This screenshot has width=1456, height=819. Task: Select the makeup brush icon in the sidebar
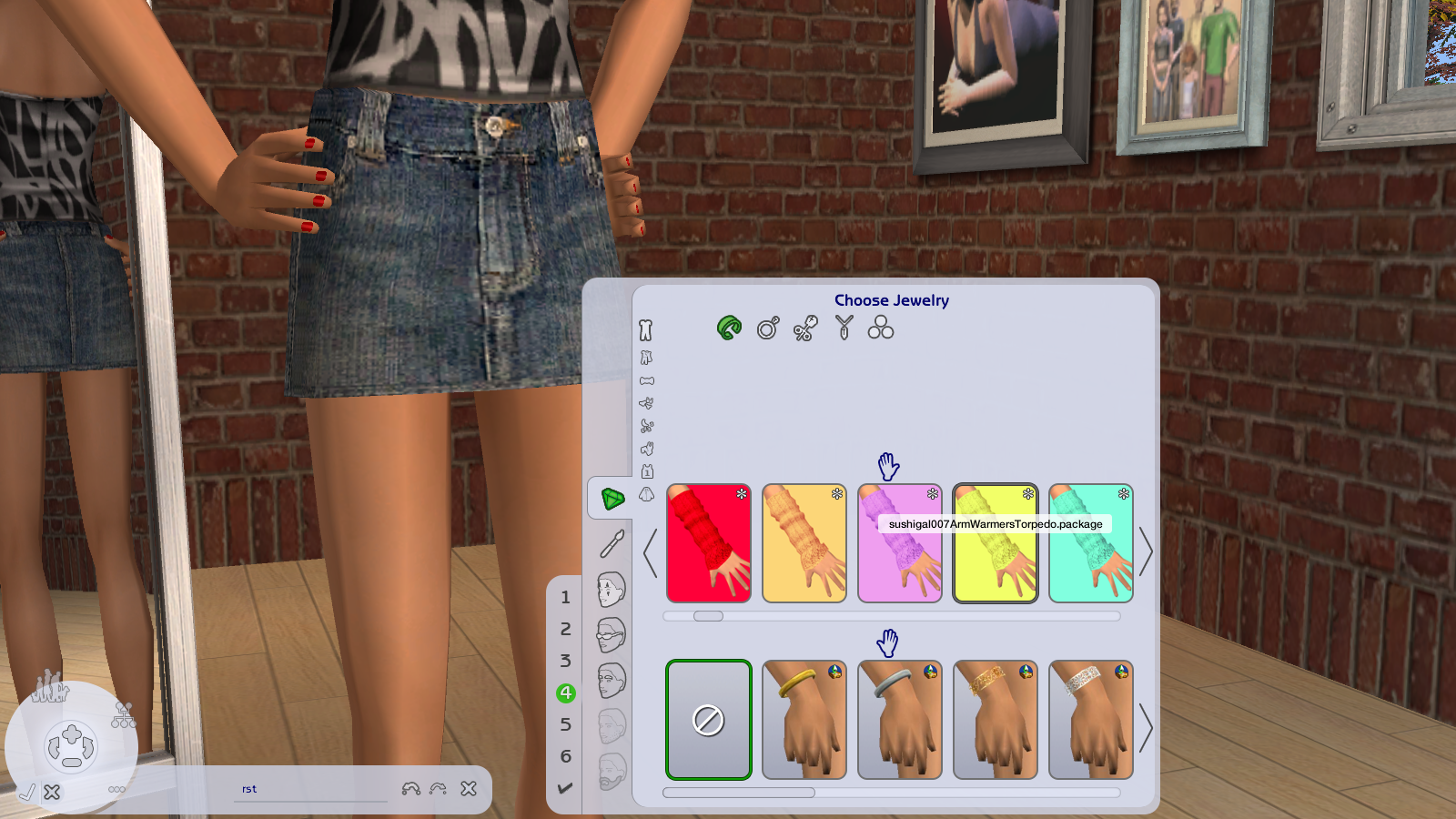(612, 543)
